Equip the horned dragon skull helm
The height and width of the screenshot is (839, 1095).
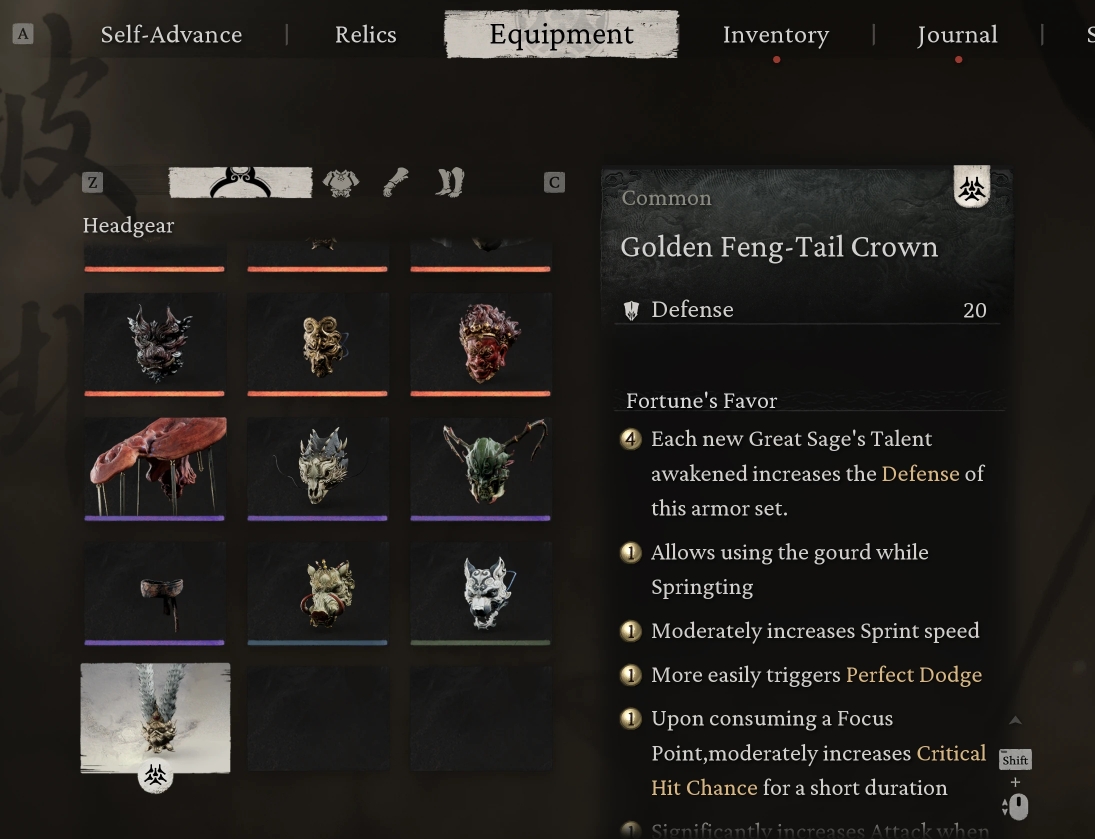[x=318, y=467]
